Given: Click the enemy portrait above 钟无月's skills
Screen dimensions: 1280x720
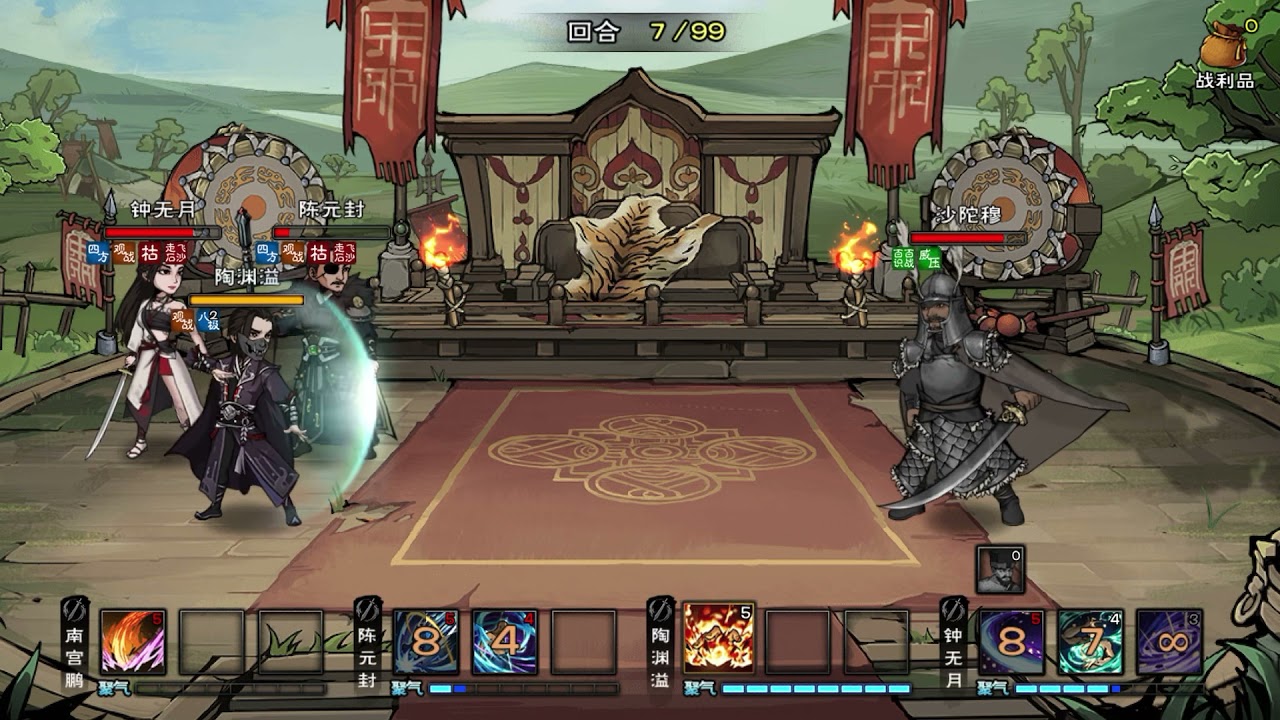Looking at the screenshot, I should click(x=1000, y=569).
